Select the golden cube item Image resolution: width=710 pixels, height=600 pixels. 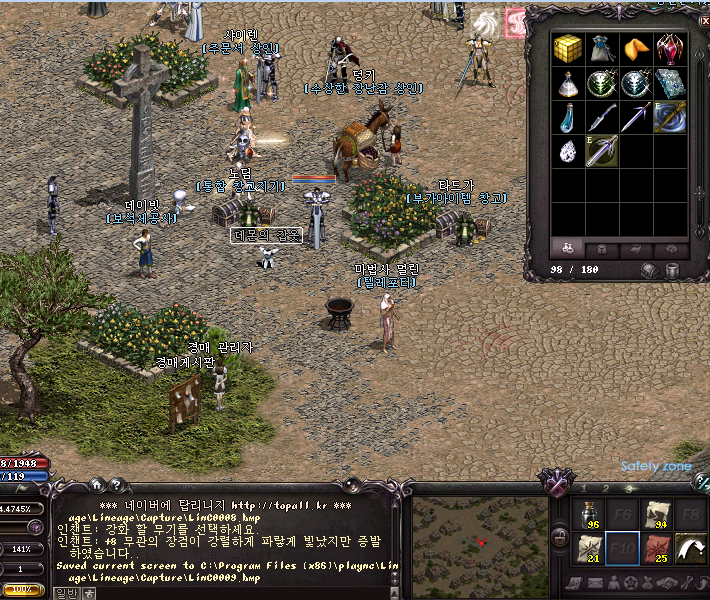click(569, 49)
